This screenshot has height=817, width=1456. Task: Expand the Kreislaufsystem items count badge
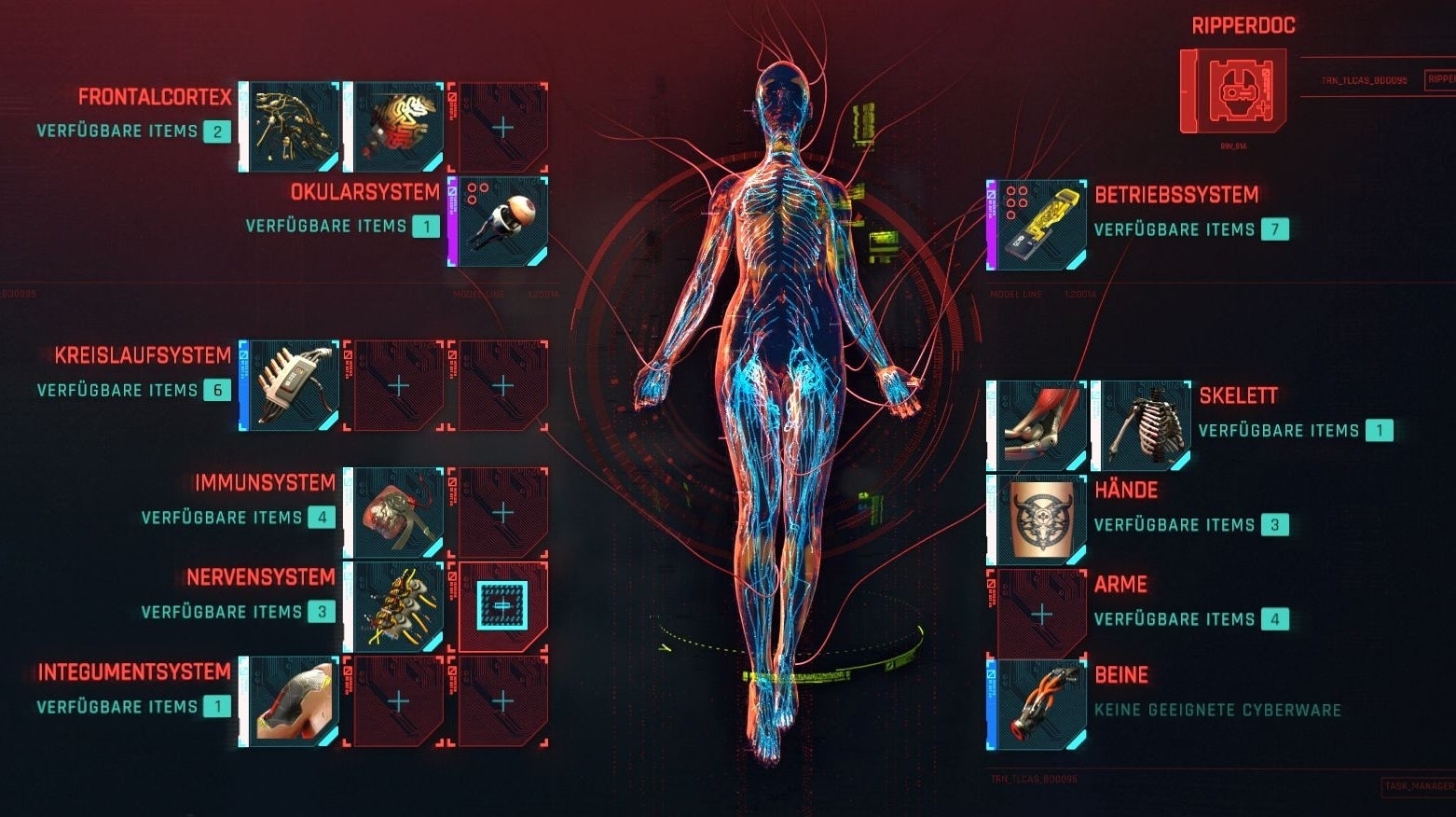click(216, 390)
